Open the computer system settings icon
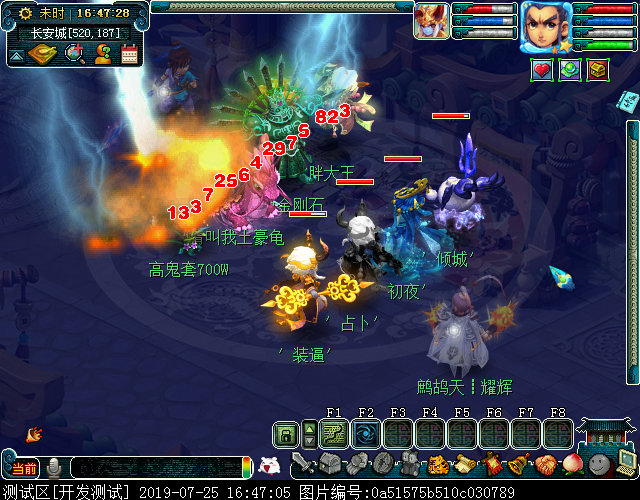 click(x=625, y=464)
